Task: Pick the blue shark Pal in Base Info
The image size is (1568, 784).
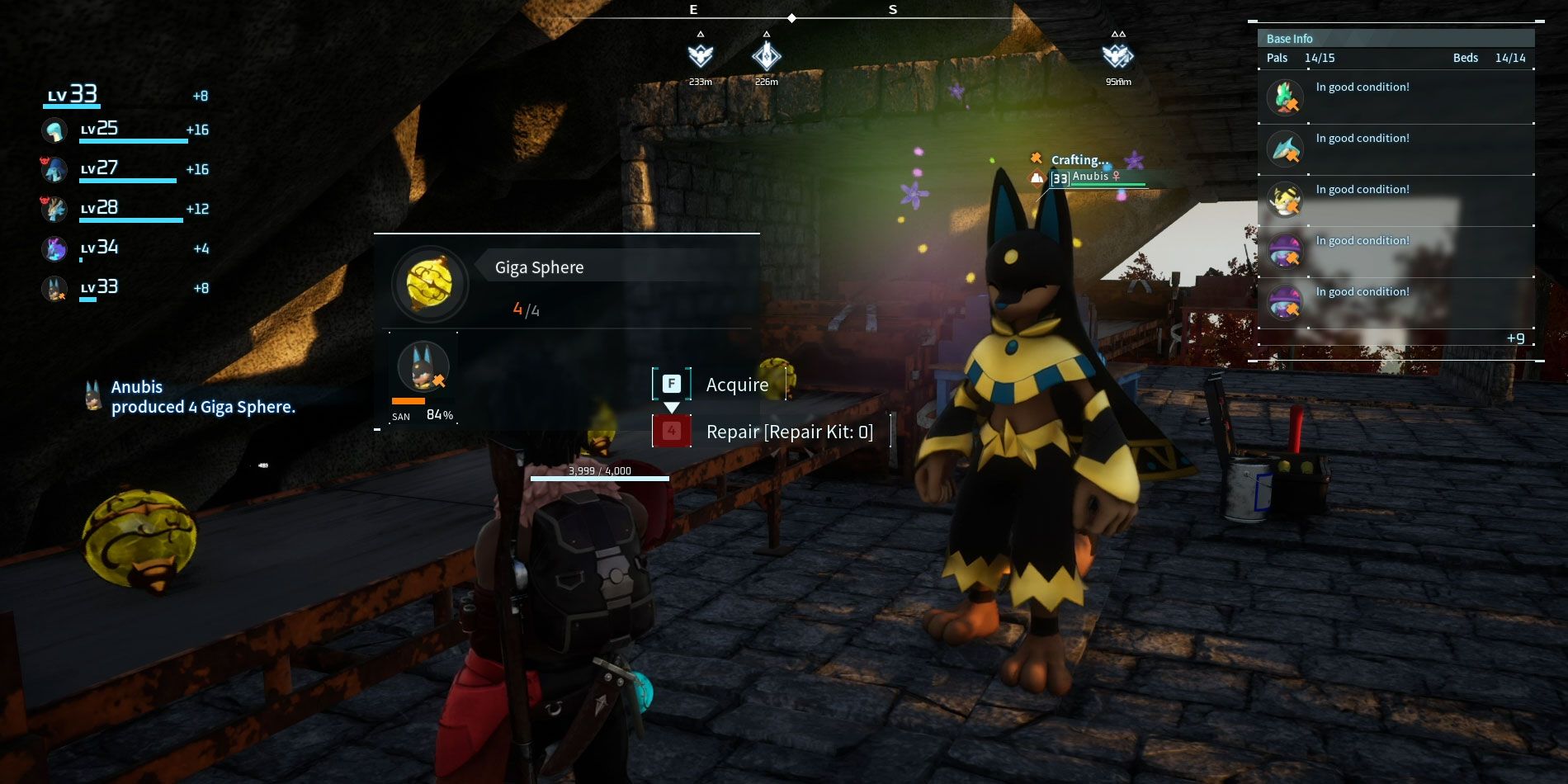Action: click(x=1285, y=149)
